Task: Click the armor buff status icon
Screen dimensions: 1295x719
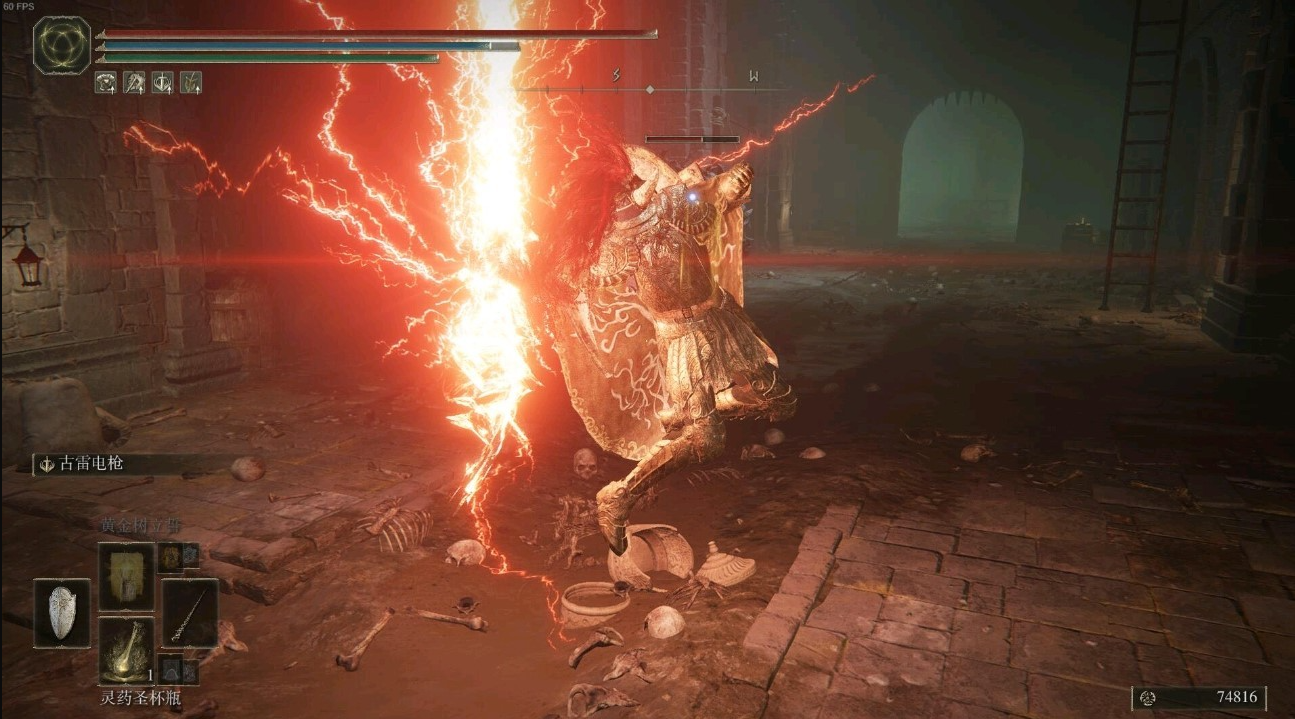Action: coord(105,83)
